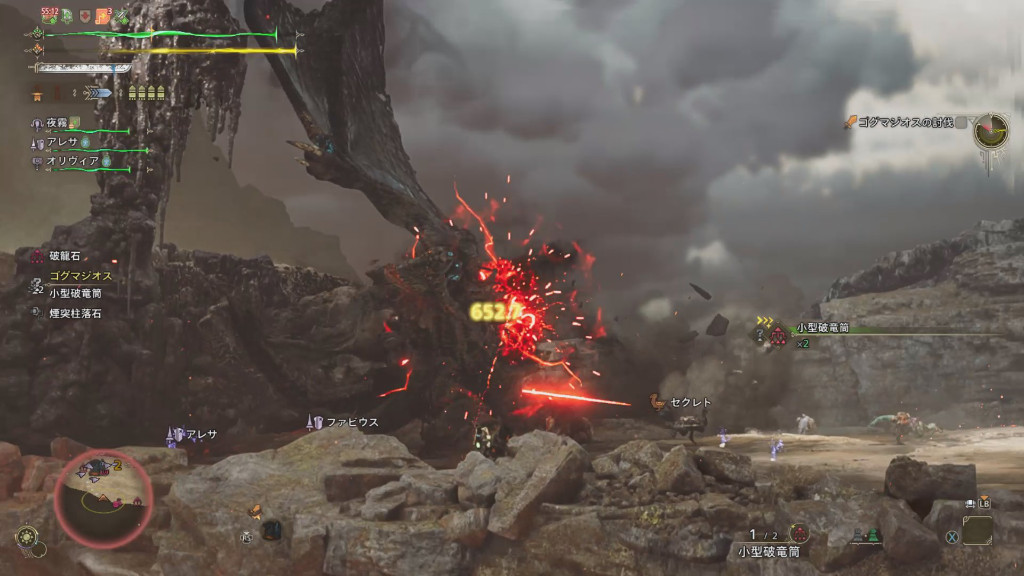Select the 小型破竜筒 slinger ammo icon

(798, 533)
